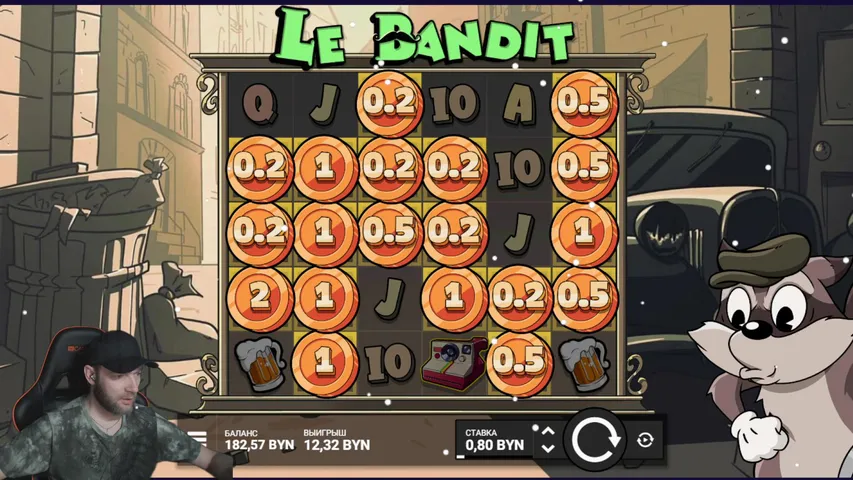Decrease the bet with the down arrow

[547, 448]
